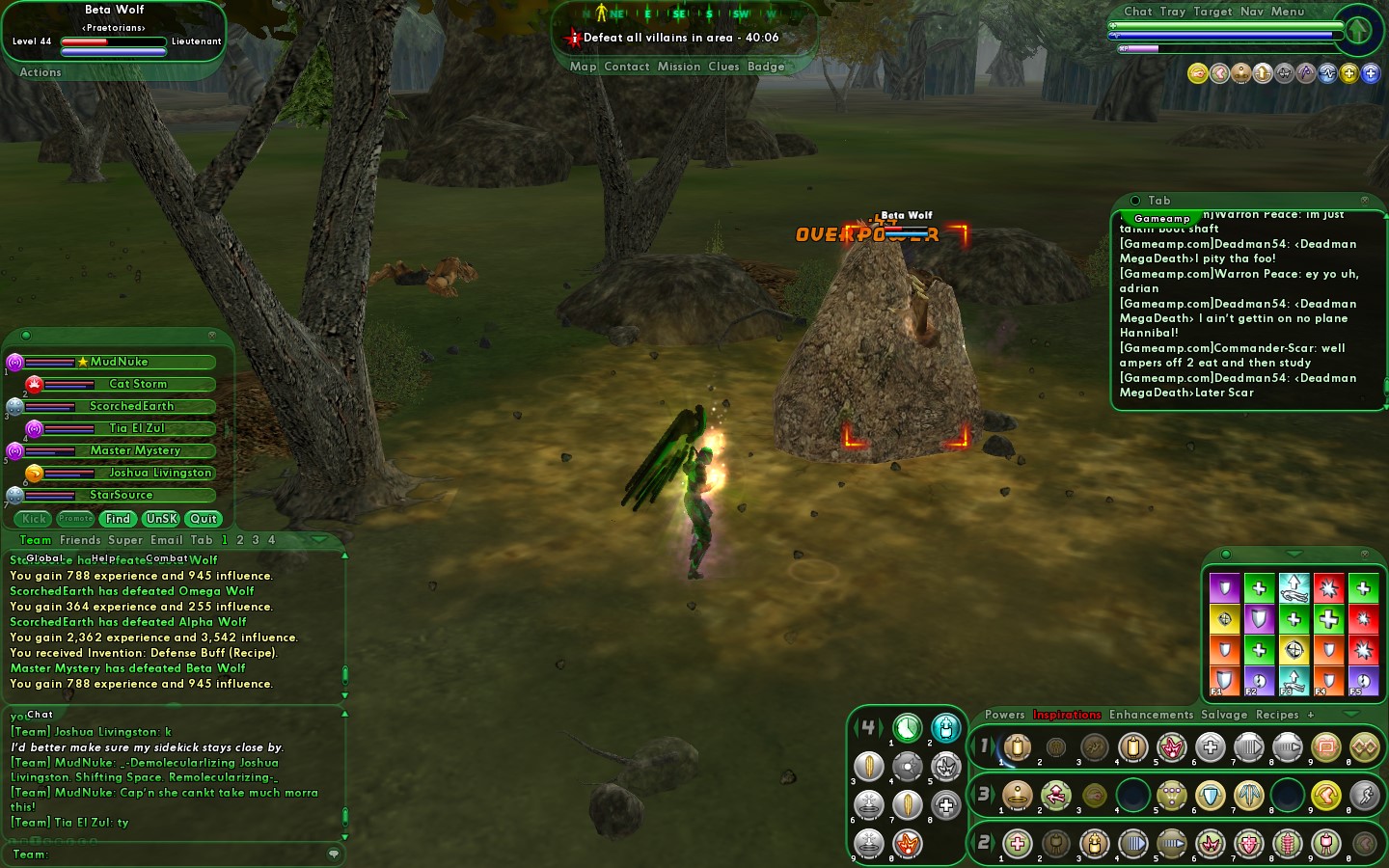Show the Mission details
Screen dimensions: 1389x868
click(679, 67)
